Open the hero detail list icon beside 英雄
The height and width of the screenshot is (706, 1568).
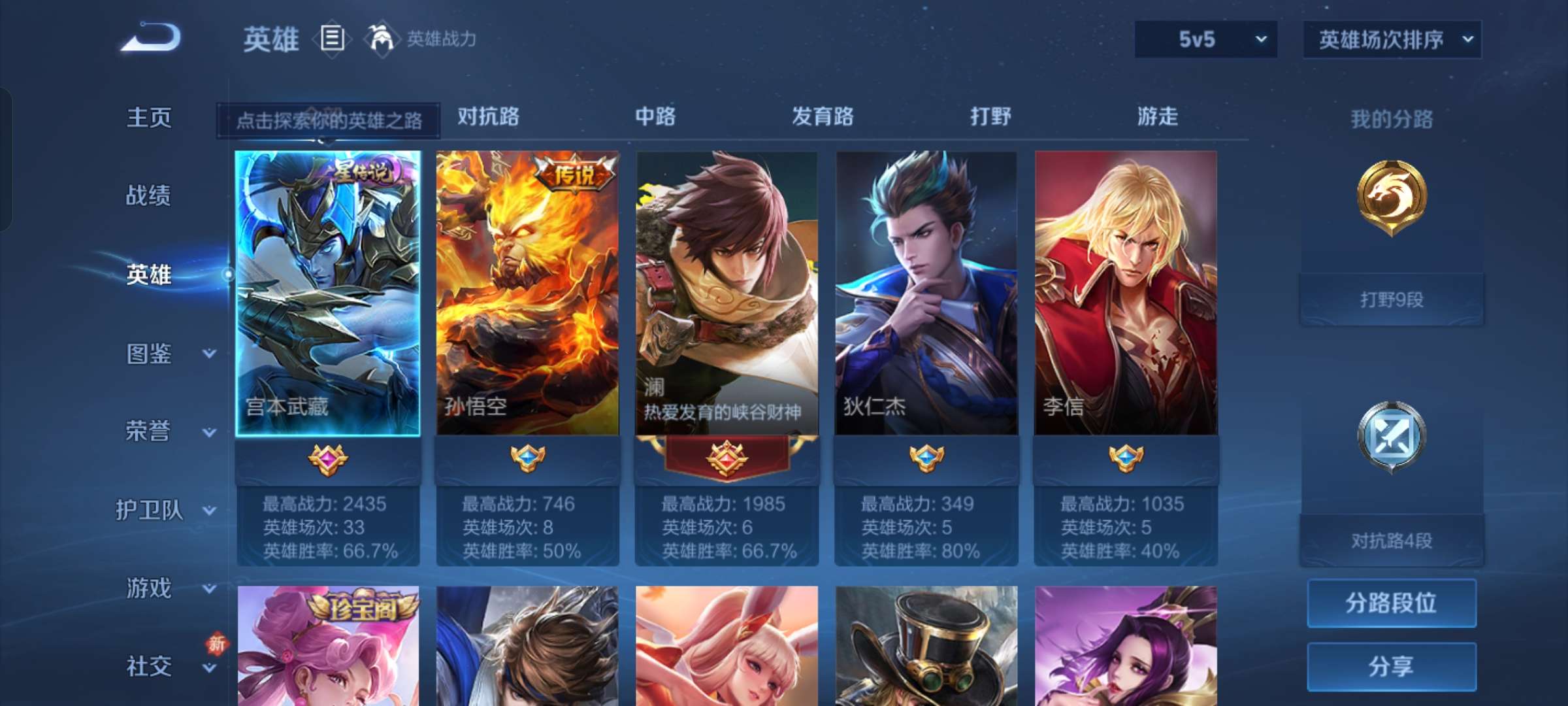pos(333,39)
